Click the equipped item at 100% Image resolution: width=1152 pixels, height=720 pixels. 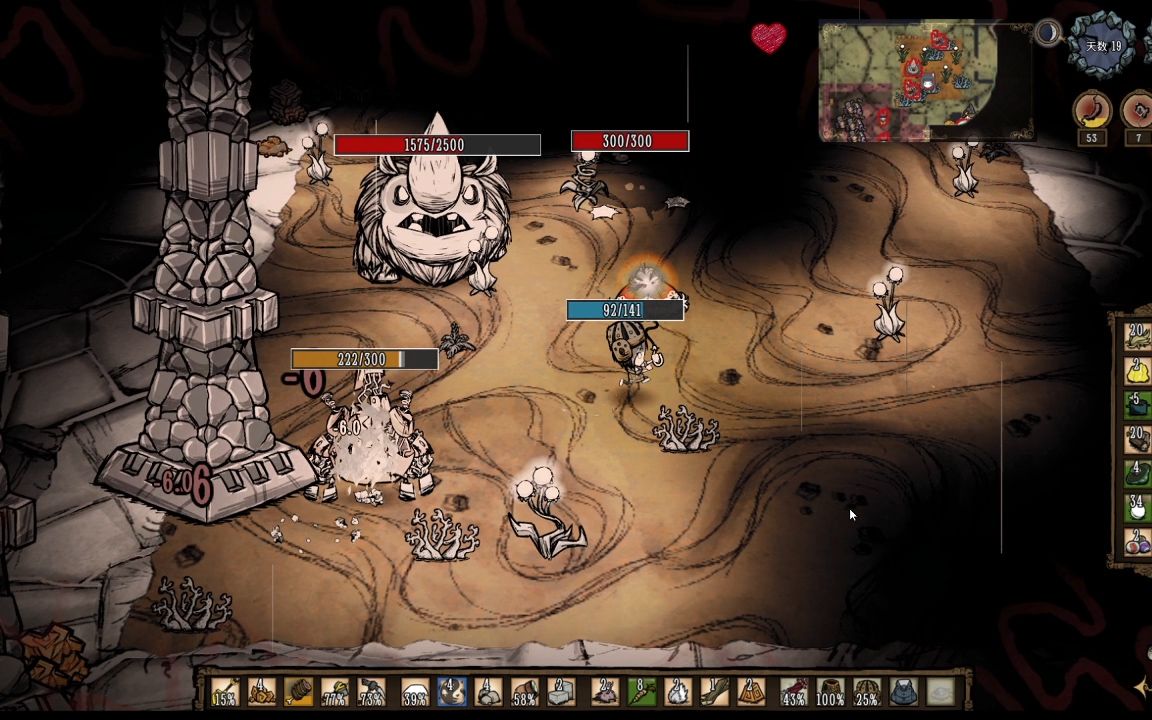pos(830,692)
